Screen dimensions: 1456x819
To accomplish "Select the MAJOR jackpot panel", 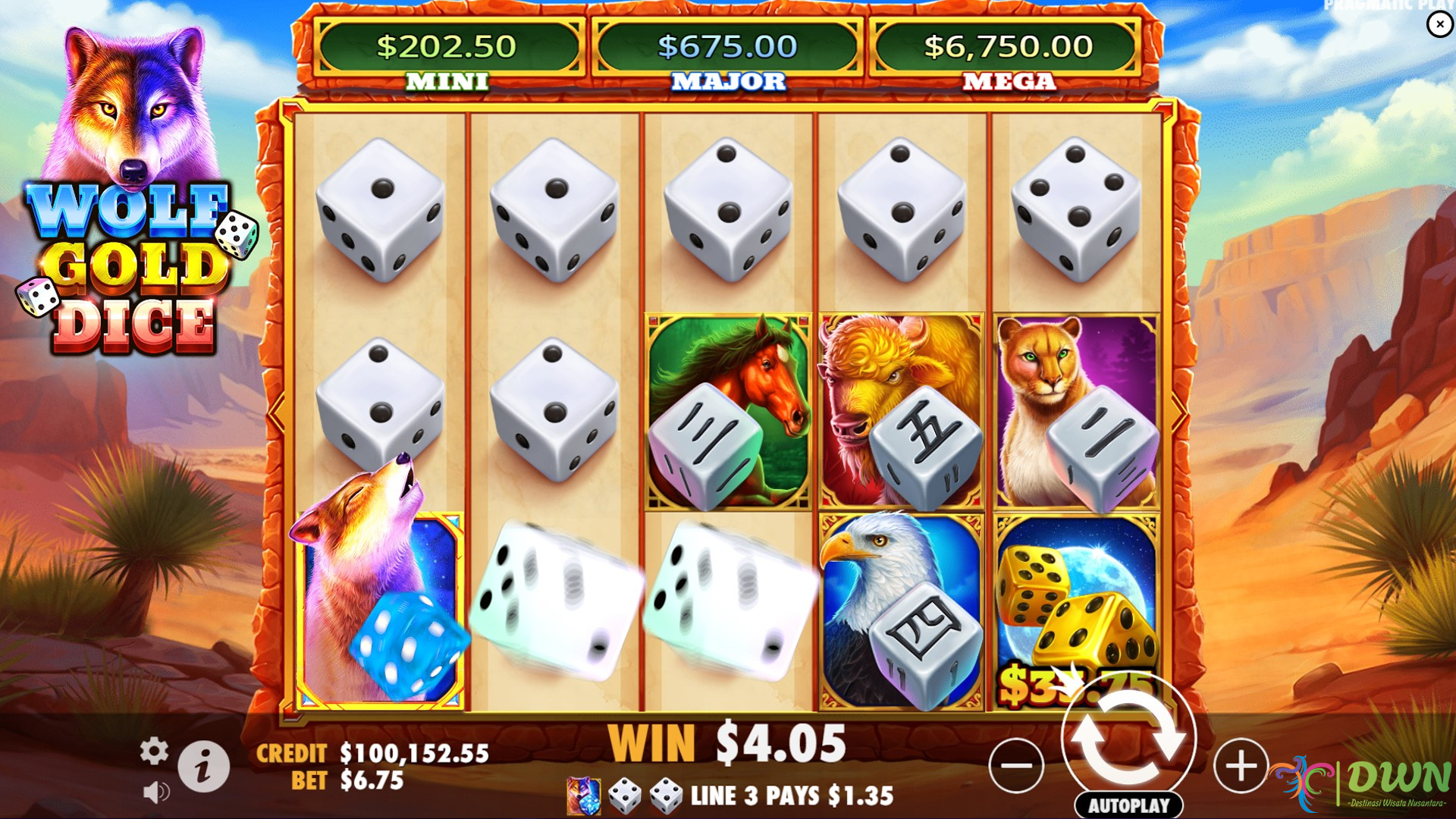I will tap(730, 45).
